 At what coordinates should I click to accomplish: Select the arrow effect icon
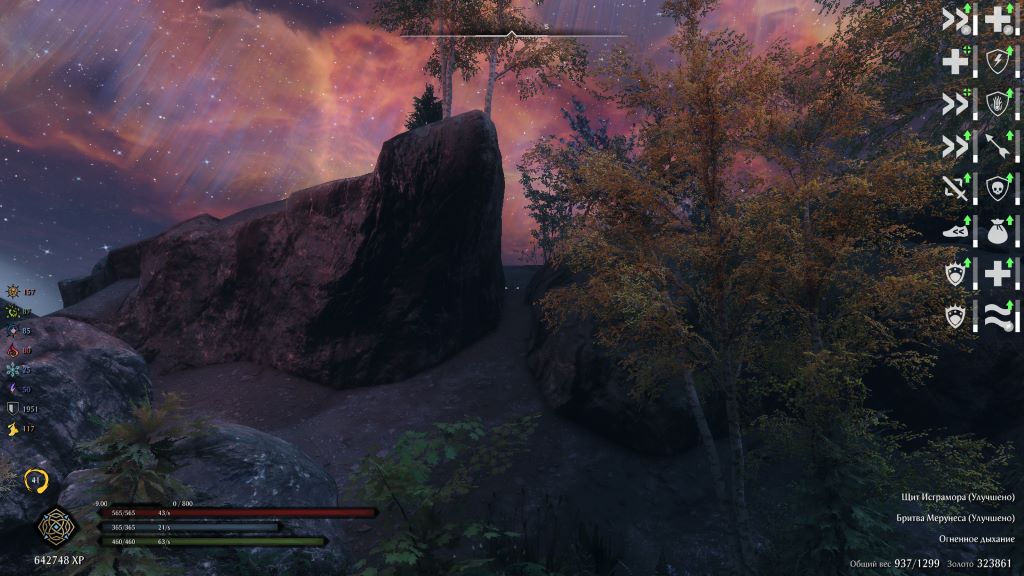[998, 147]
